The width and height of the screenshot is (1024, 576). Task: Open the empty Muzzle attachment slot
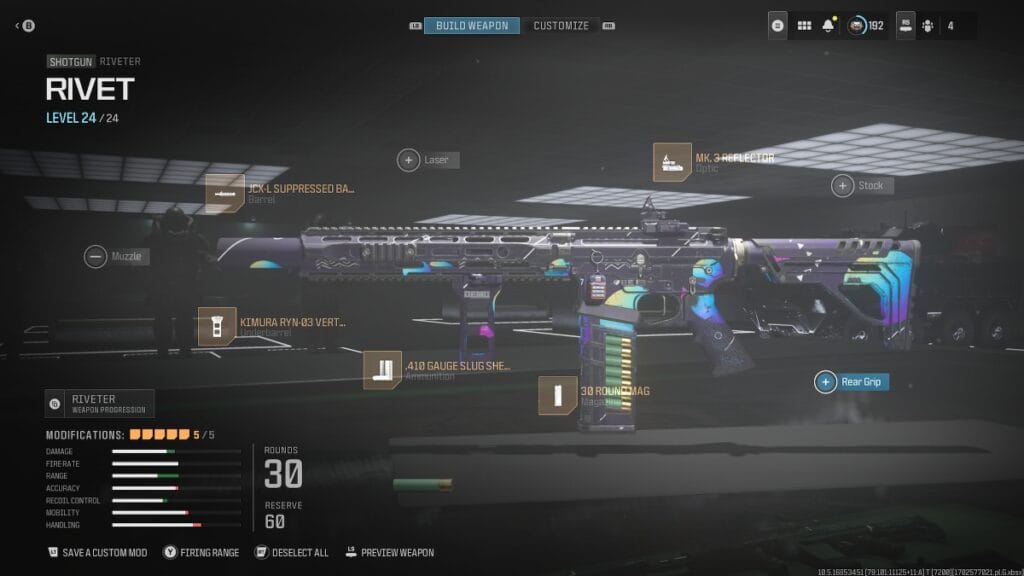[x=96, y=256]
